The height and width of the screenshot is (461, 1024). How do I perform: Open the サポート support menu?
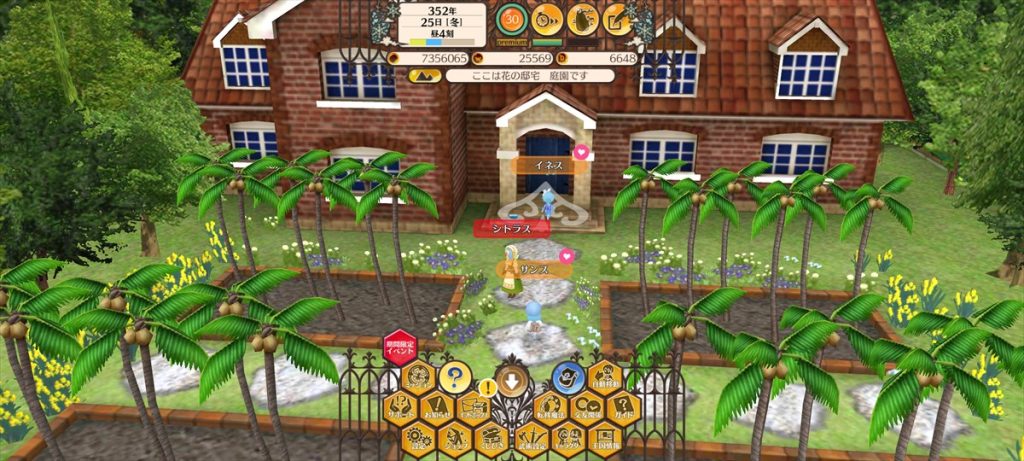[x=399, y=408]
